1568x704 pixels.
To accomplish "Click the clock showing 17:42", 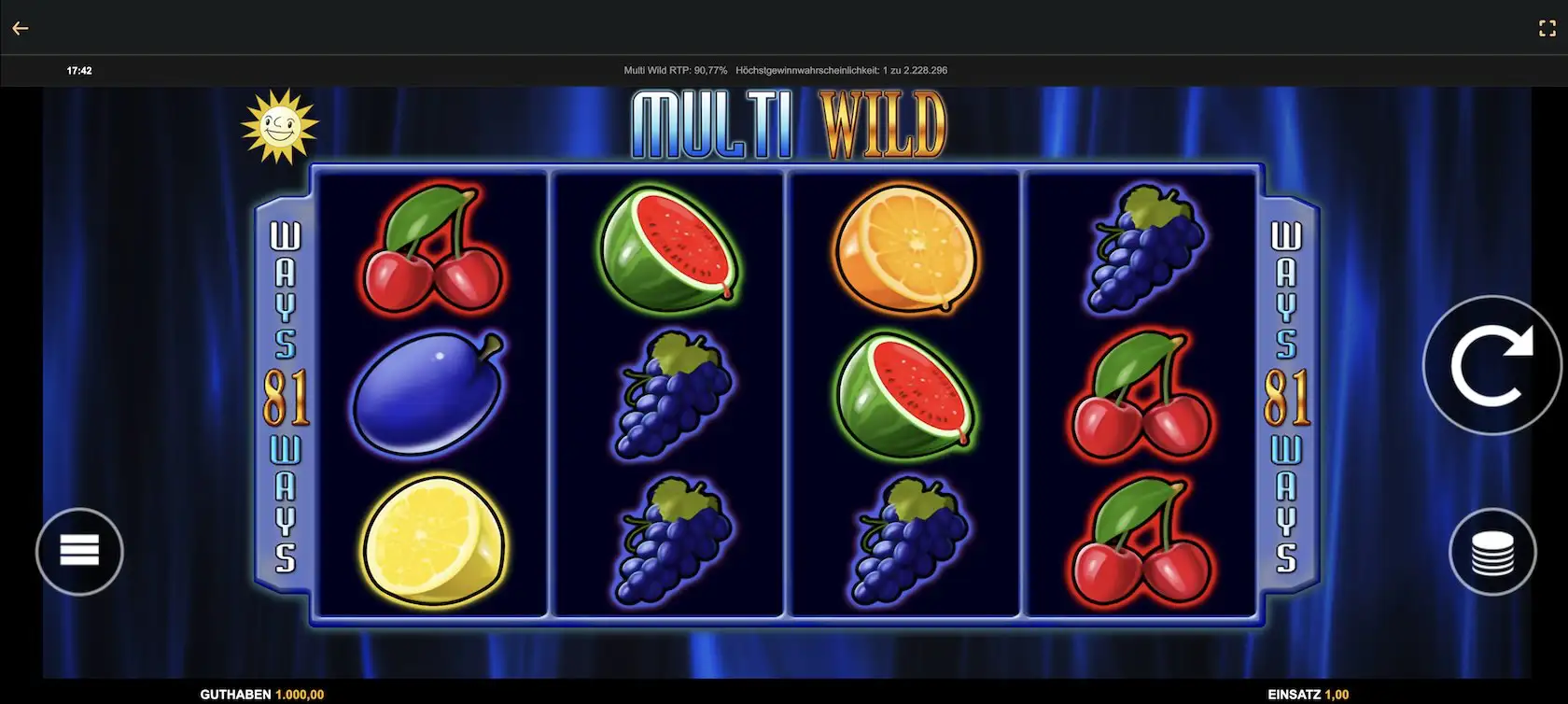I will (x=78, y=69).
